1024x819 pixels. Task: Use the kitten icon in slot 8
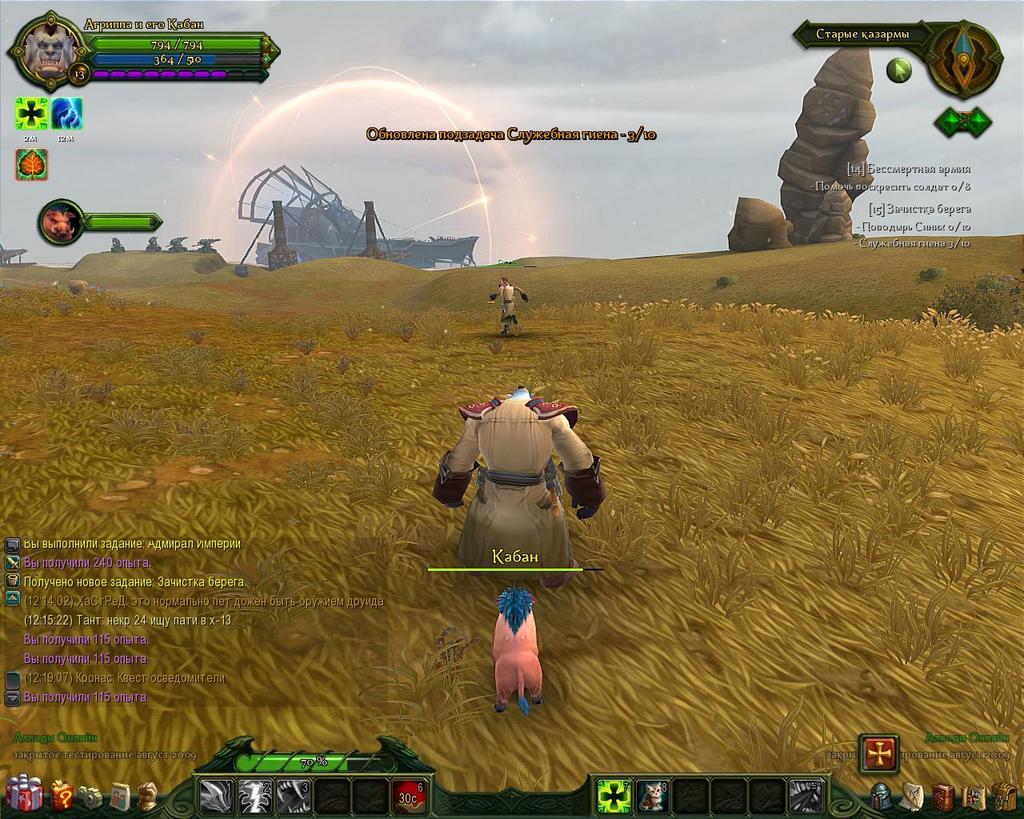click(x=652, y=797)
